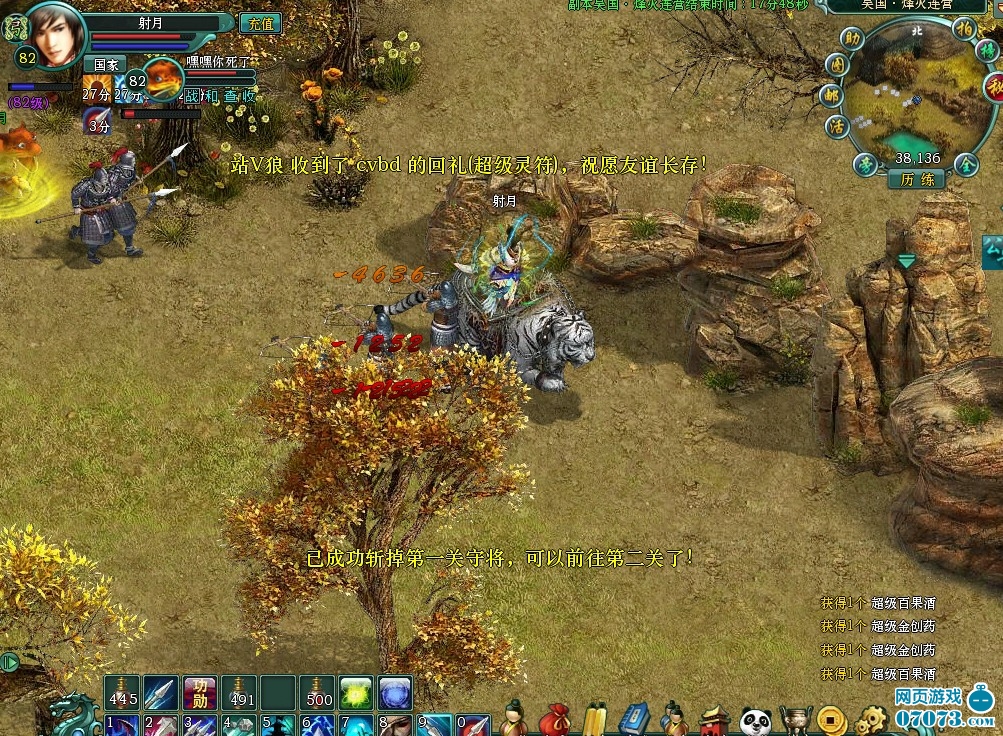Click the 拍 auction button near minimap
1003x736 pixels.
964,28
